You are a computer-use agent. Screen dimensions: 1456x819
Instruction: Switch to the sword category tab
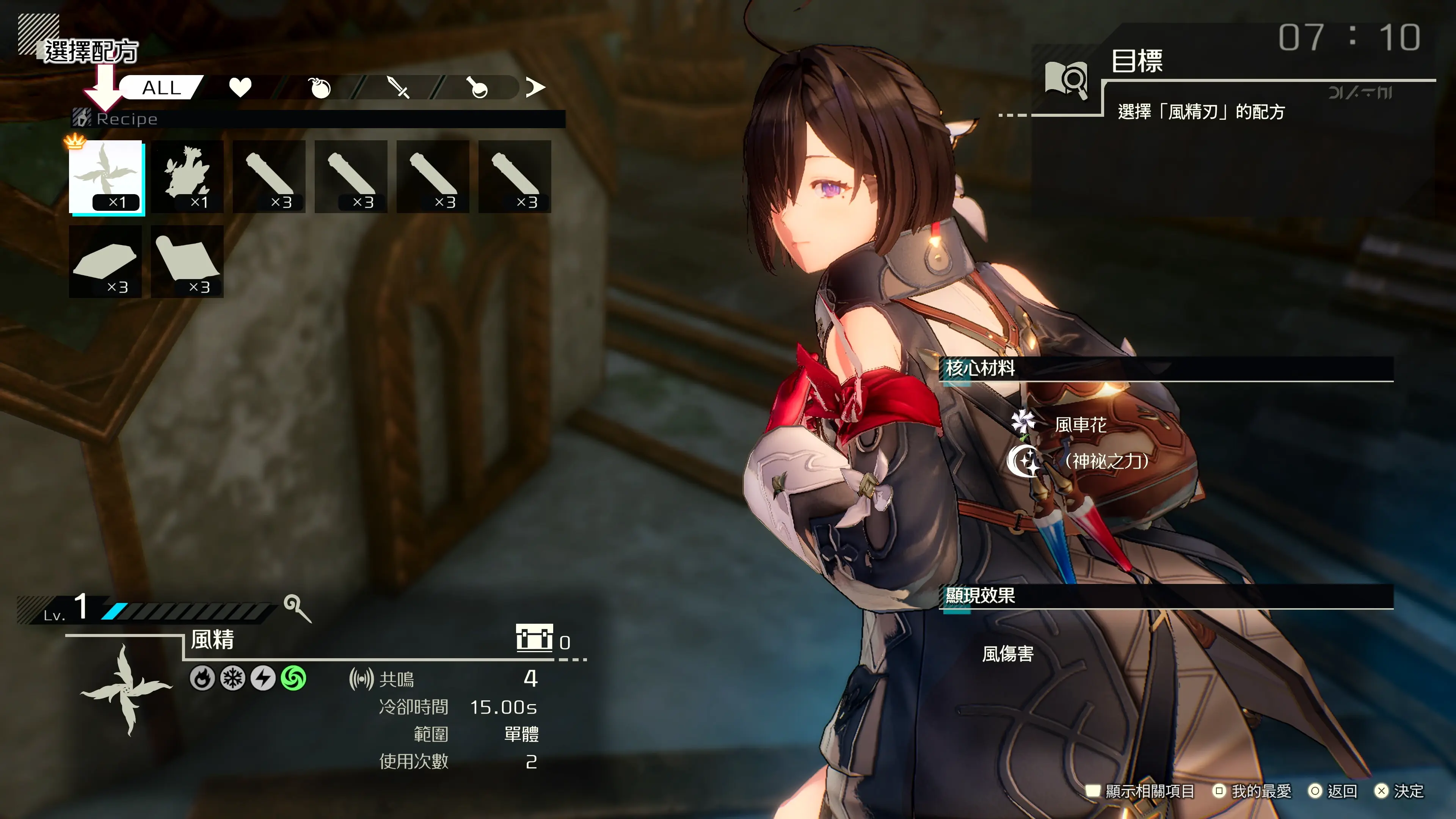[399, 88]
